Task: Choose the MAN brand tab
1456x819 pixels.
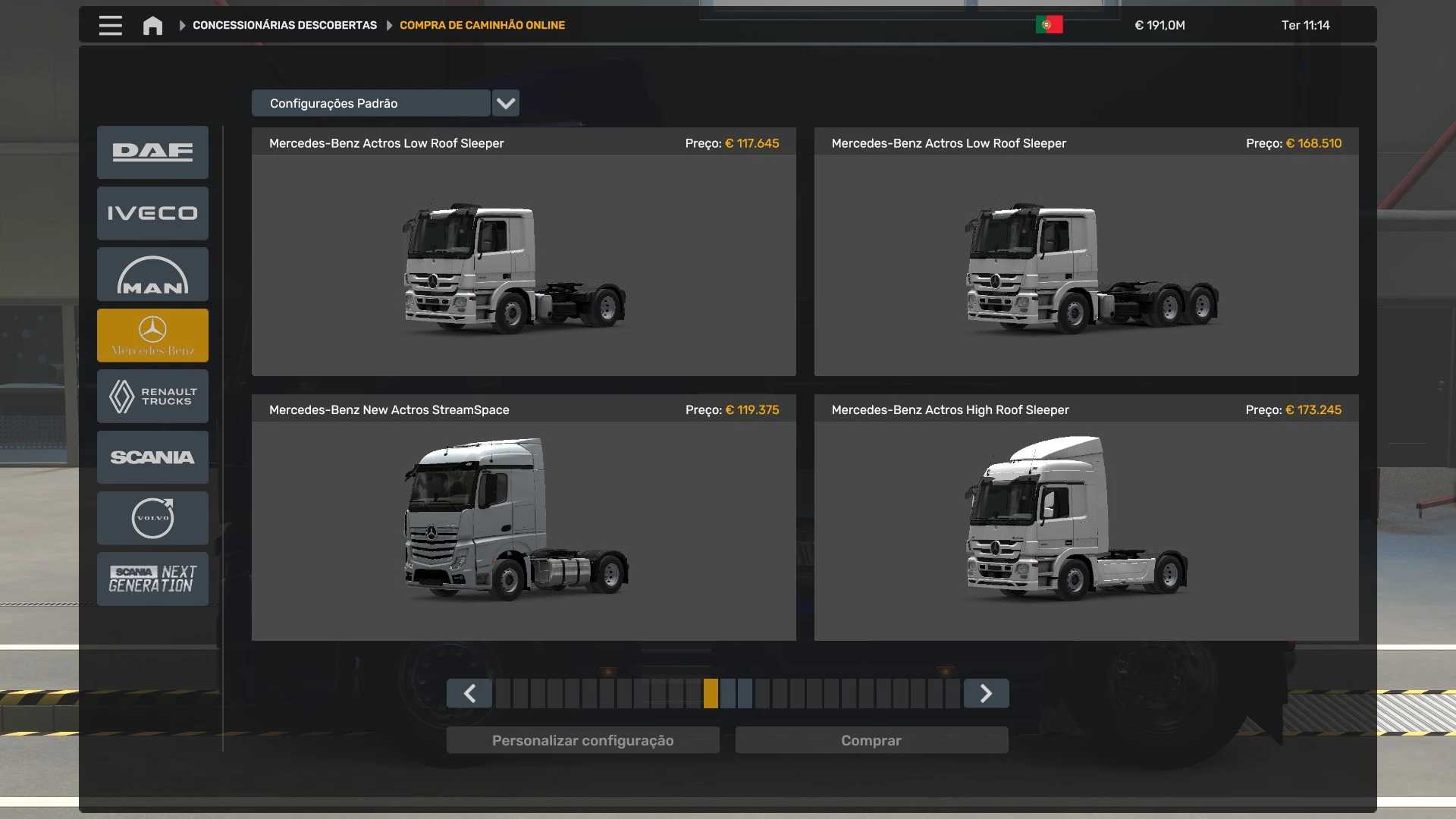Action: [152, 275]
